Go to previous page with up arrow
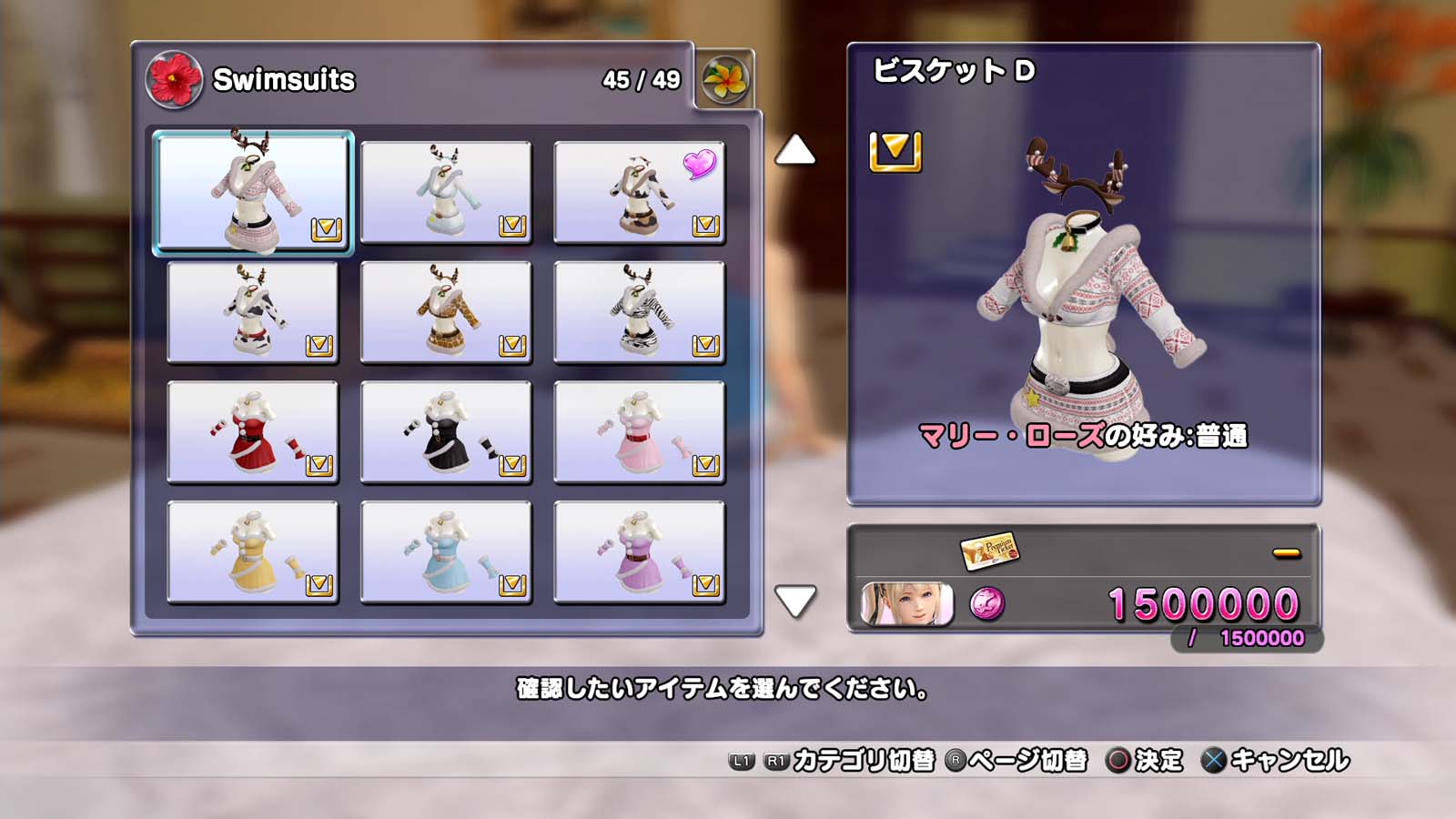 [x=794, y=150]
